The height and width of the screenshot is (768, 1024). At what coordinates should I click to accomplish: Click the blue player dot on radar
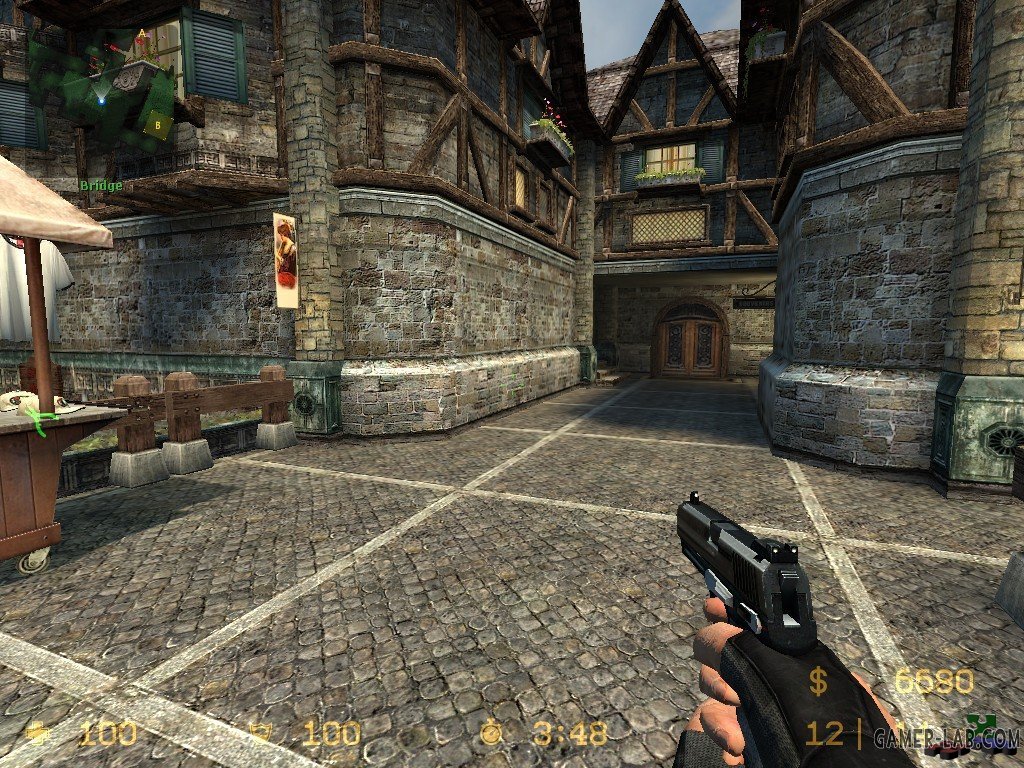[101, 100]
